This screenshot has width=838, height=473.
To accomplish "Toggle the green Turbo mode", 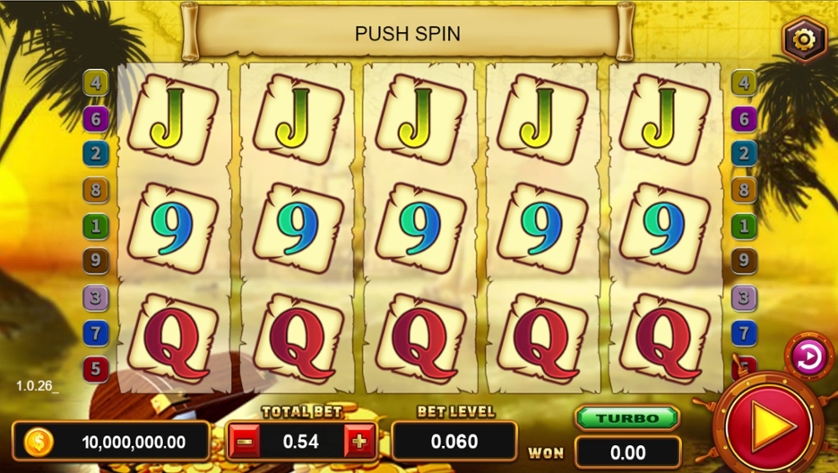I will point(627,418).
